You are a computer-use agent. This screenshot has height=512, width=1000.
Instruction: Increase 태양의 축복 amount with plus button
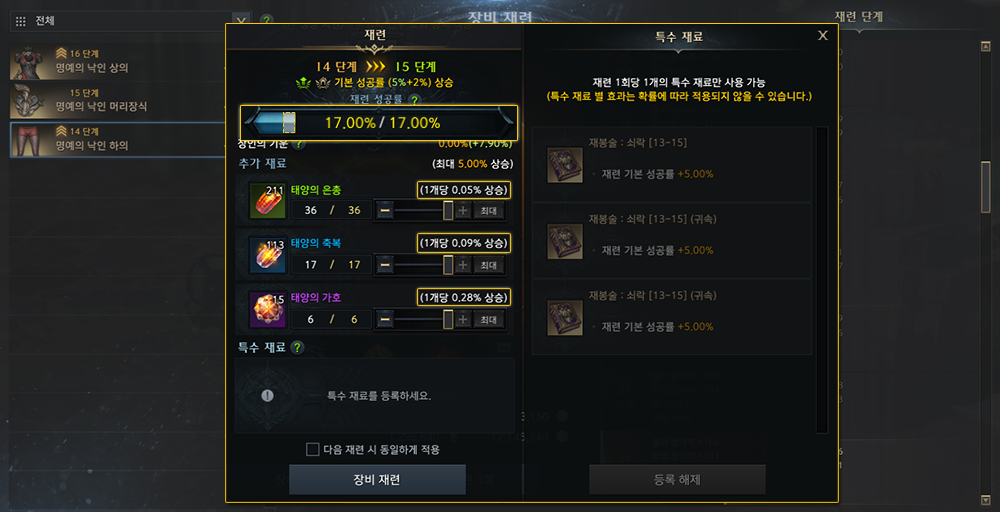pos(462,265)
